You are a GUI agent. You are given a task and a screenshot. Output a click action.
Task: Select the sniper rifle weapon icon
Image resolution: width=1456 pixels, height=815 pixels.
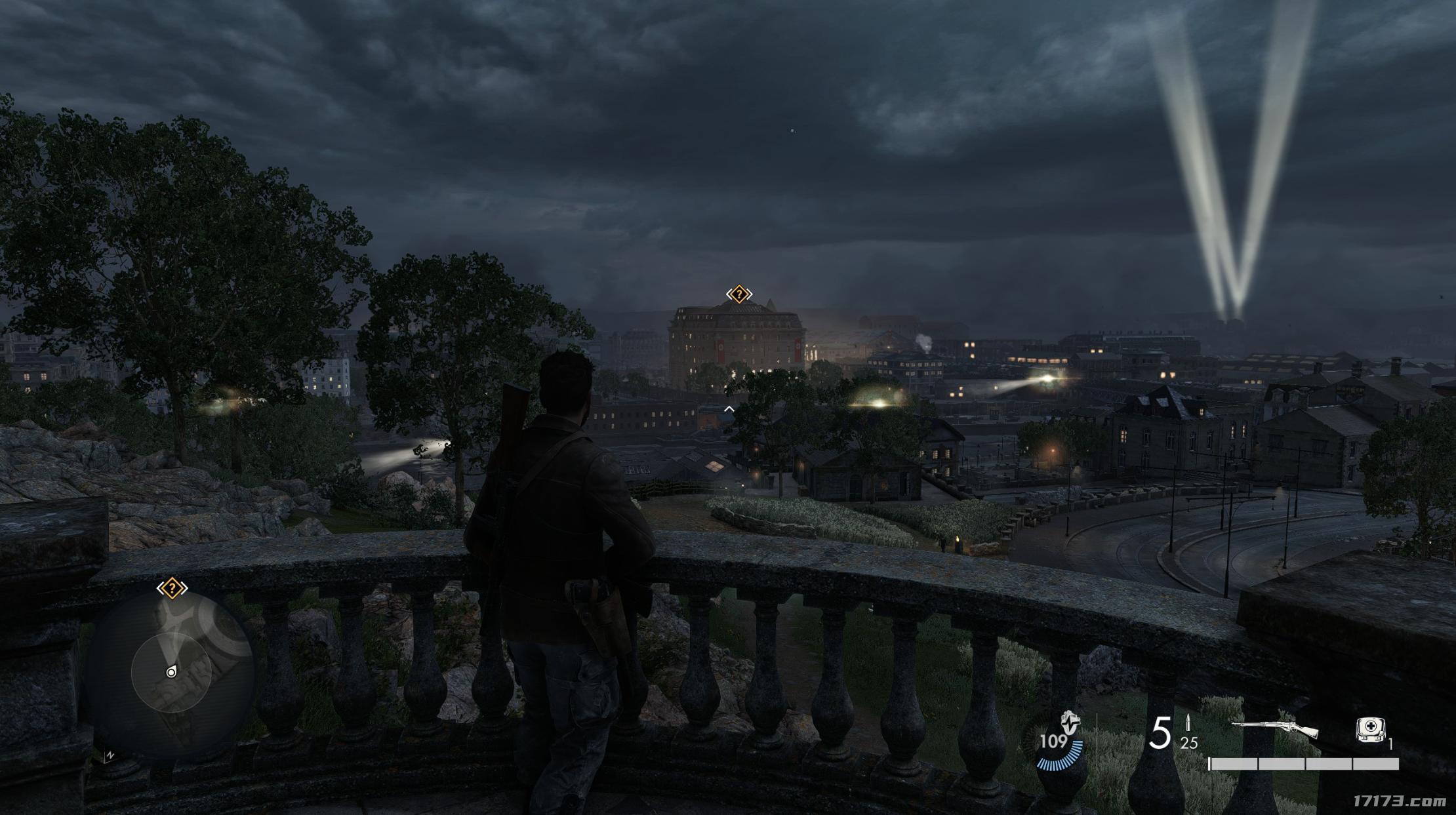click(1274, 729)
